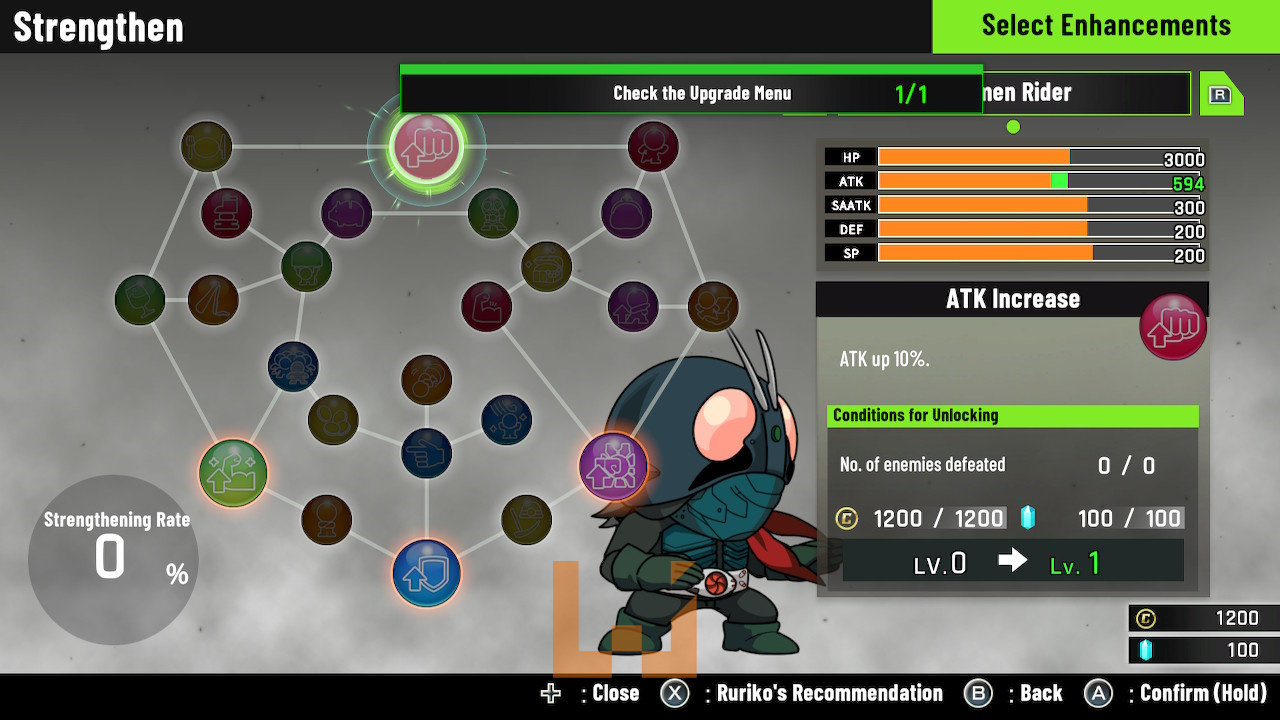Choose the dim yellow treasure chest node
The height and width of the screenshot is (720, 1280).
(x=546, y=266)
